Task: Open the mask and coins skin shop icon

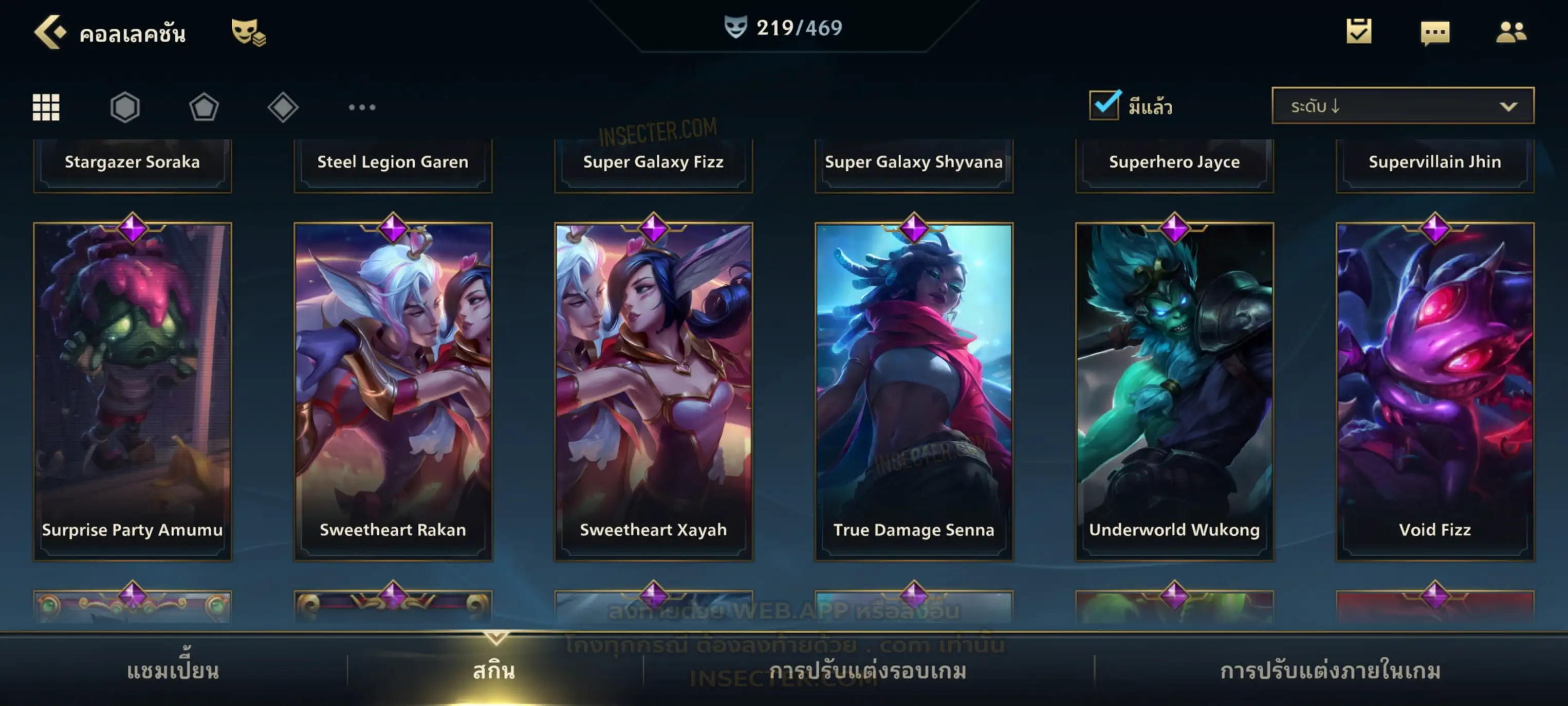Action: [248, 32]
